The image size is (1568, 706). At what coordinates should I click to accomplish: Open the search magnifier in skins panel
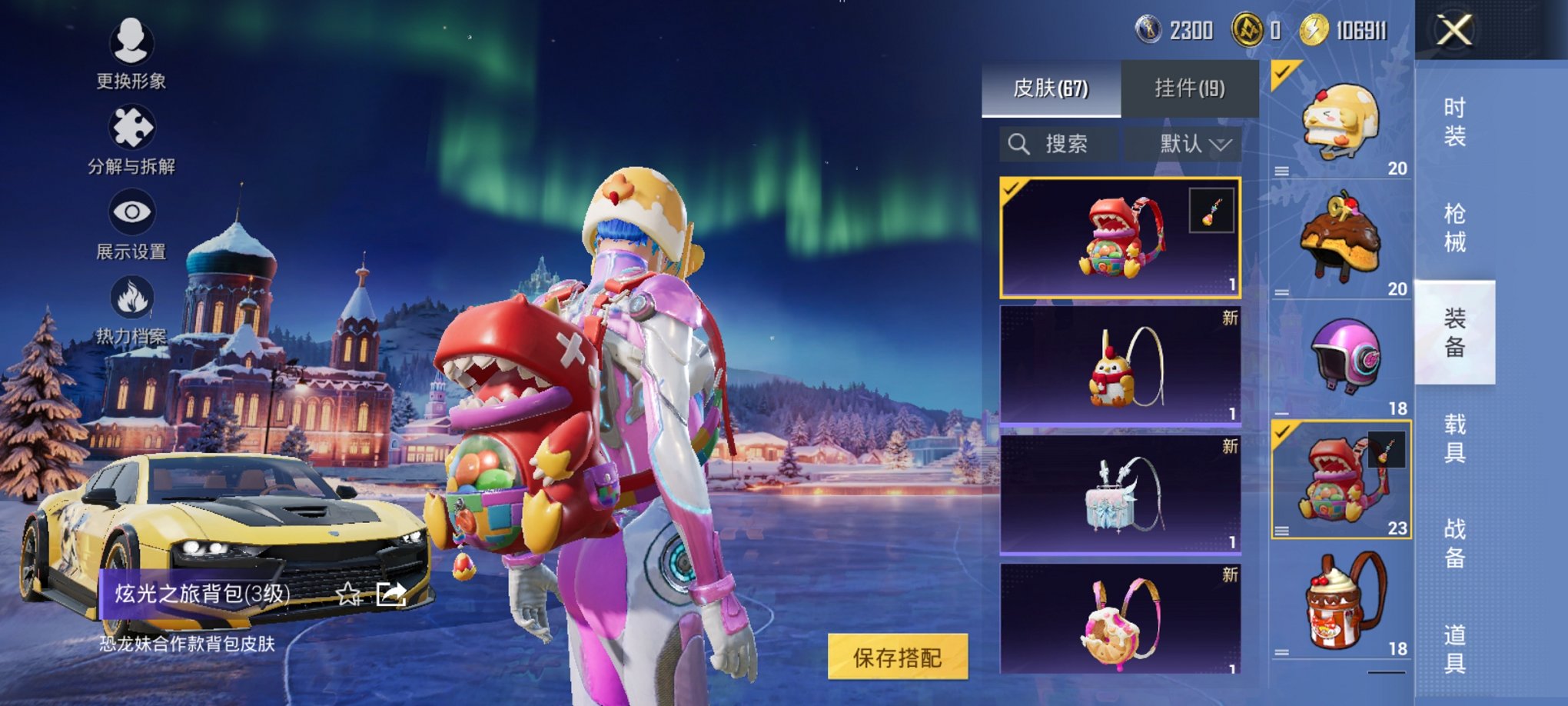1020,143
